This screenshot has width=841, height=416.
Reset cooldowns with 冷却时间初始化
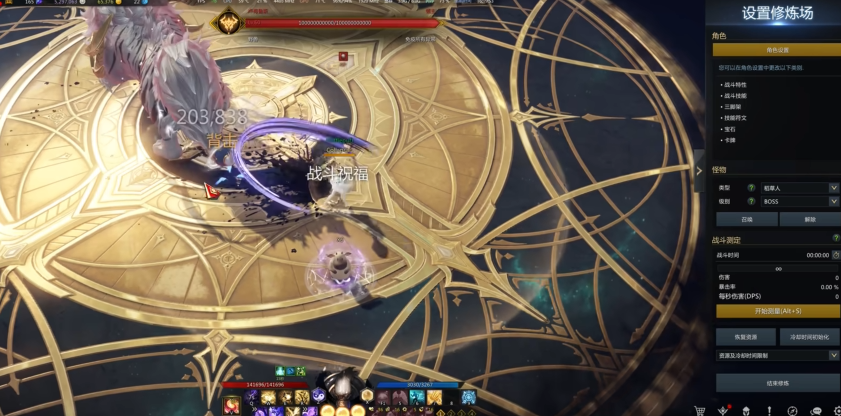pos(809,337)
